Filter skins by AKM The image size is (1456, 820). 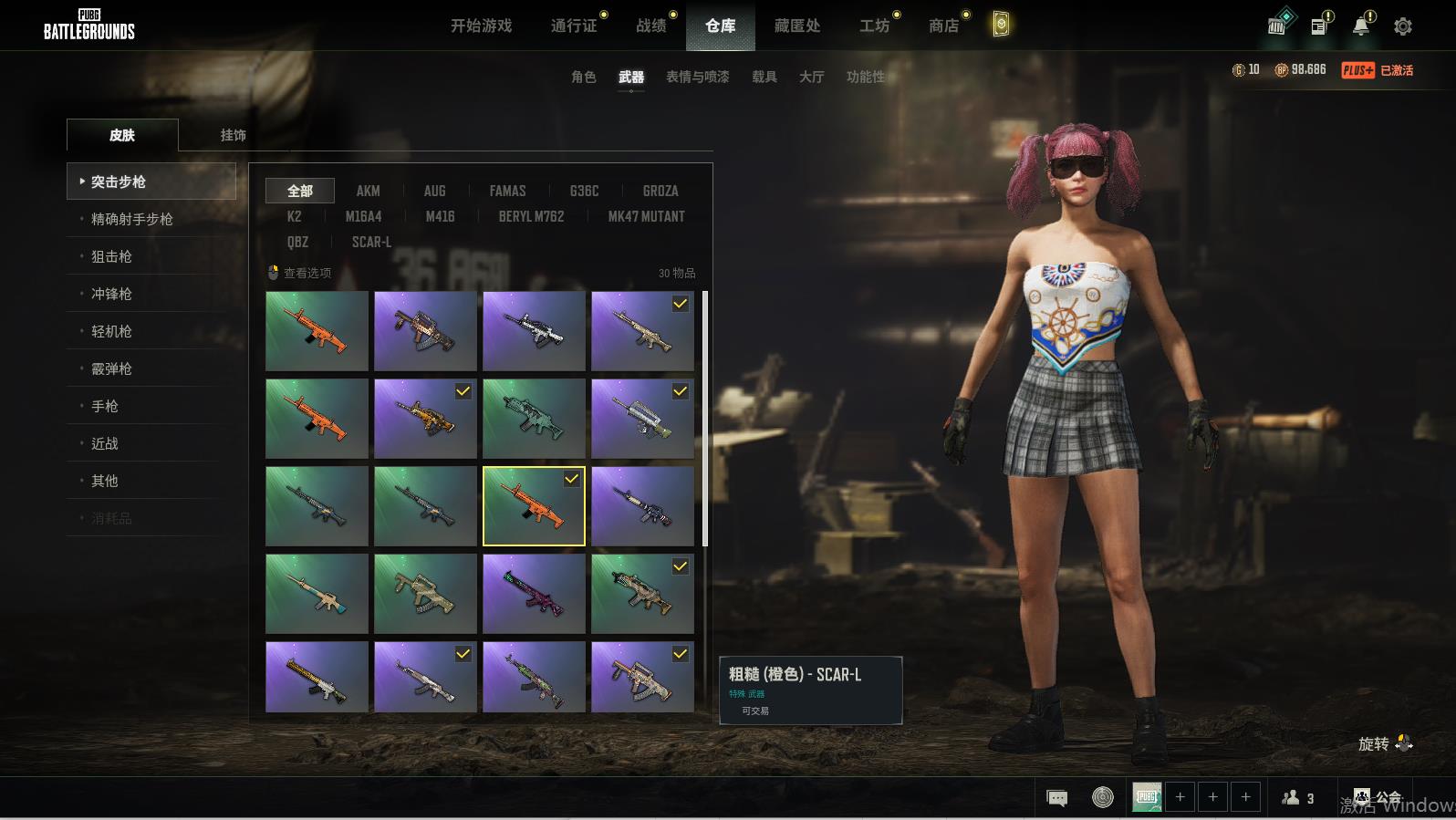[x=368, y=191]
